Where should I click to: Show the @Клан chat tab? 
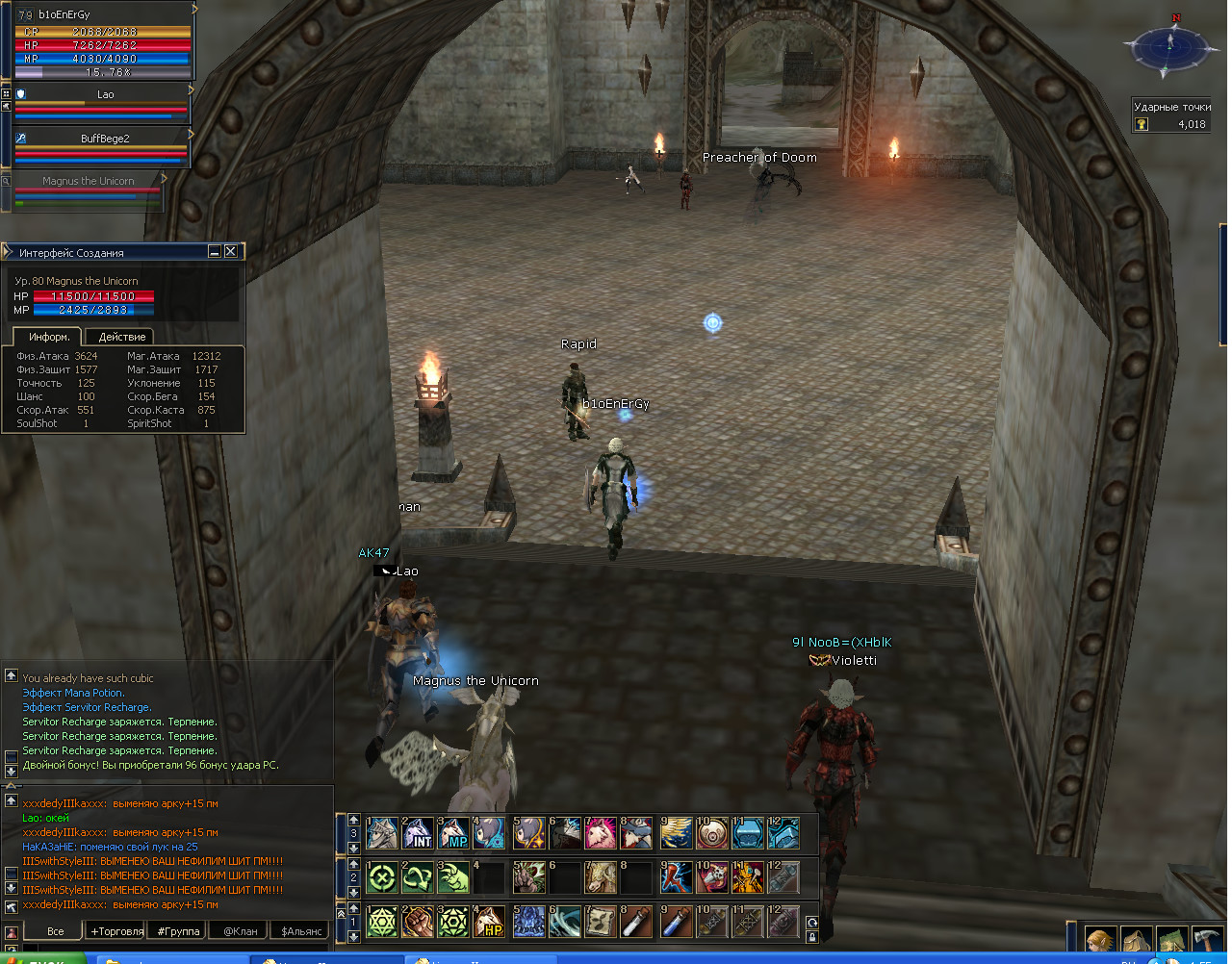[x=241, y=931]
